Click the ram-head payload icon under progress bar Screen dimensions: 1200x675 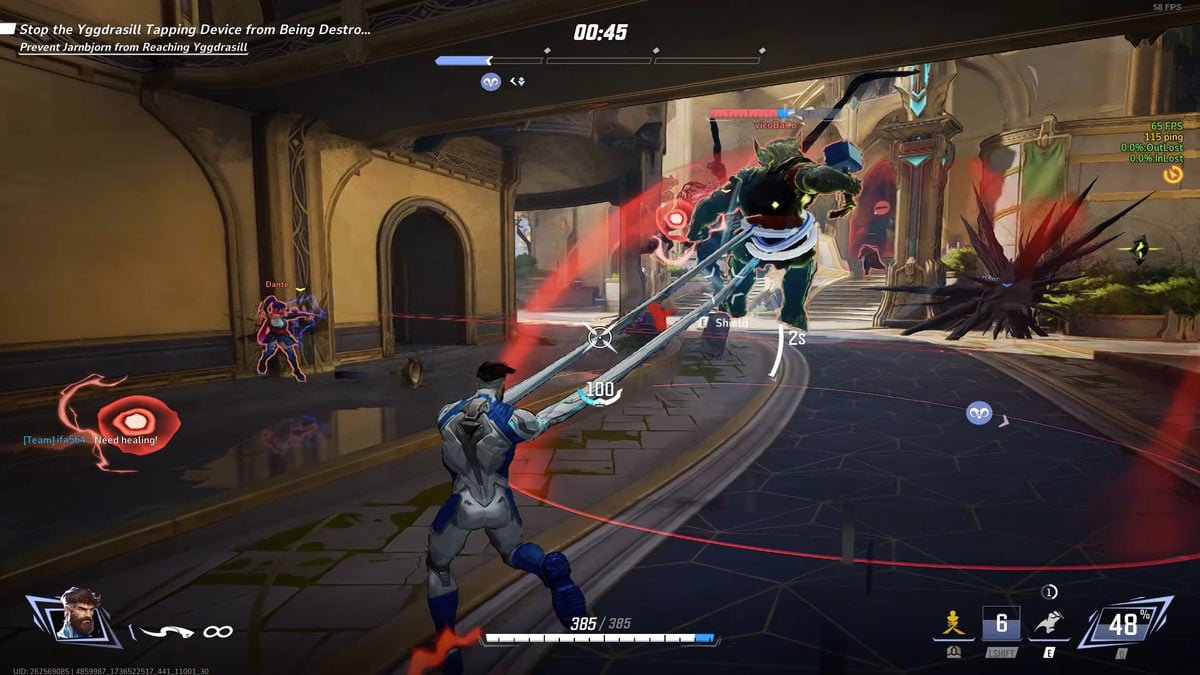(490, 82)
